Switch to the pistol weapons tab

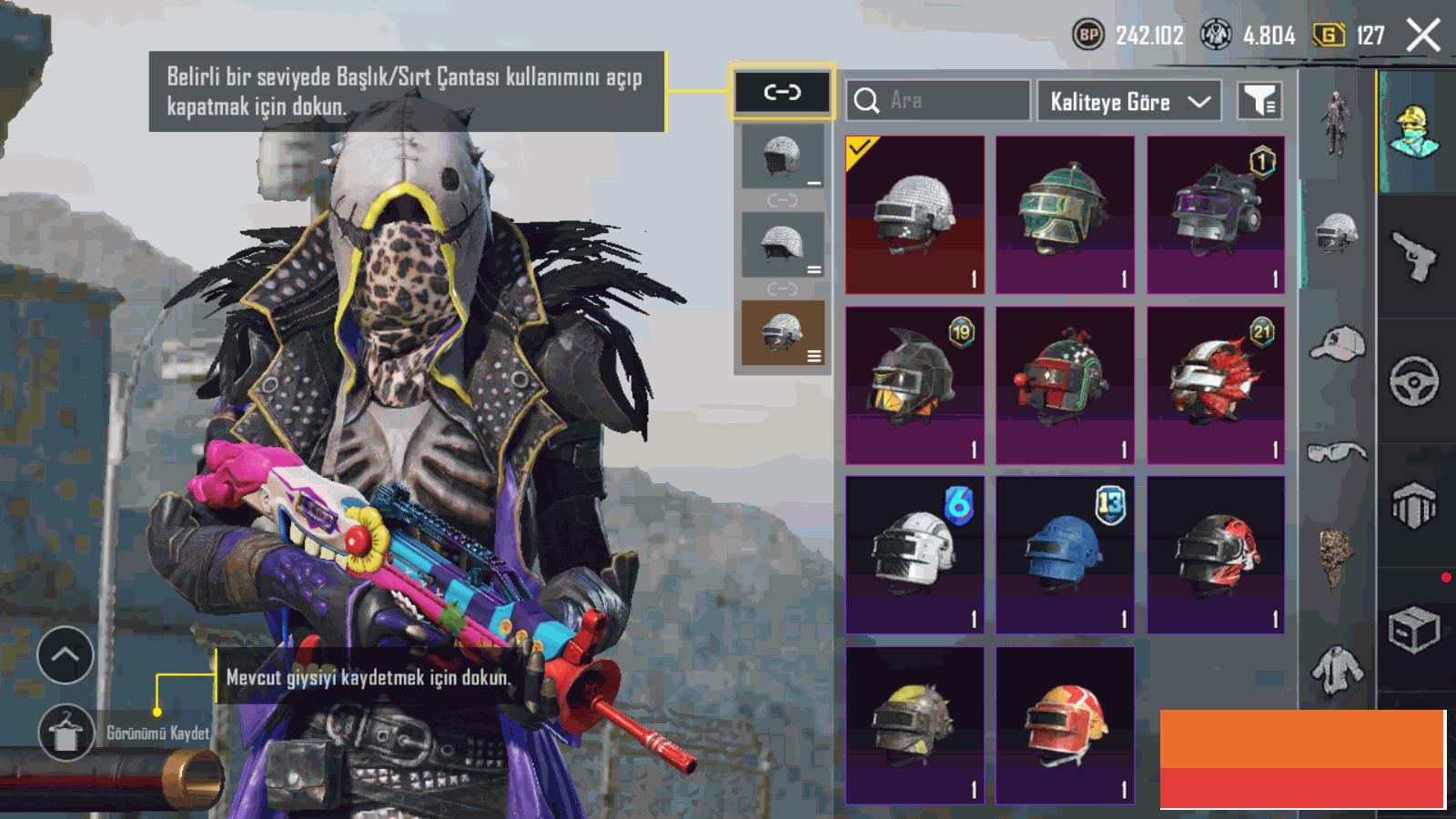tap(1414, 257)
